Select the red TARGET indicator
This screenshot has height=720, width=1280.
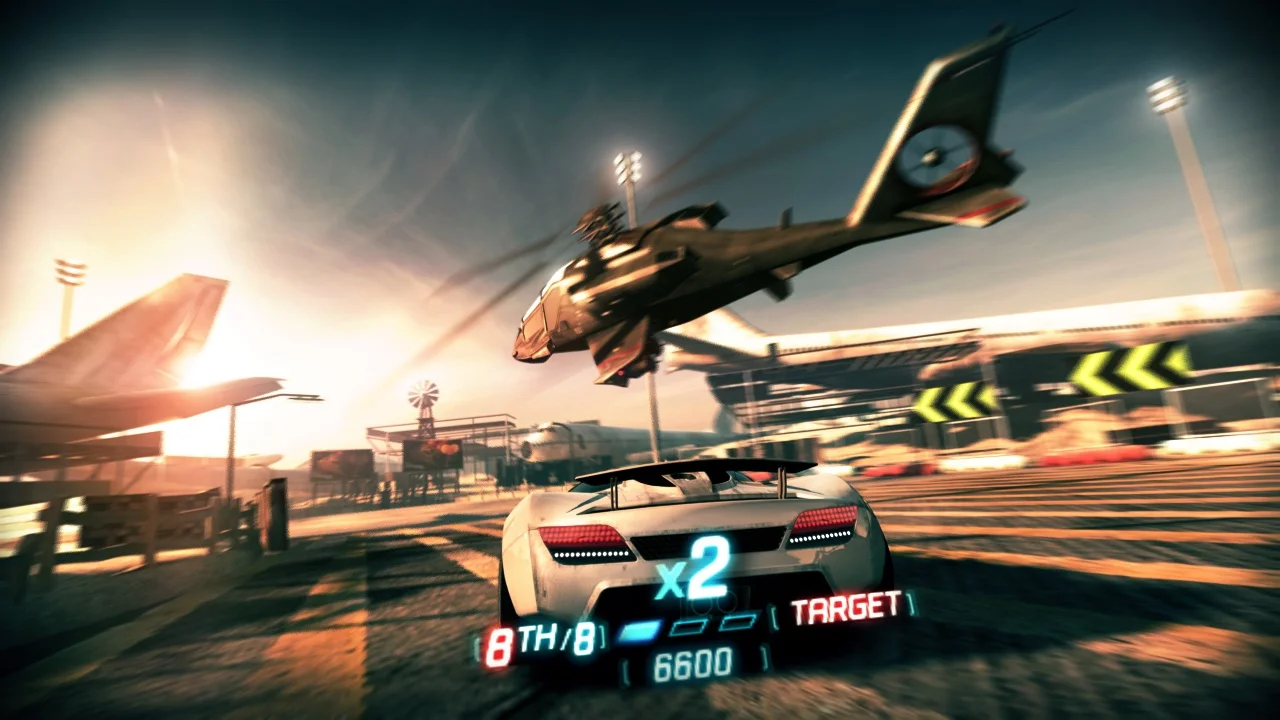point(845,606)
